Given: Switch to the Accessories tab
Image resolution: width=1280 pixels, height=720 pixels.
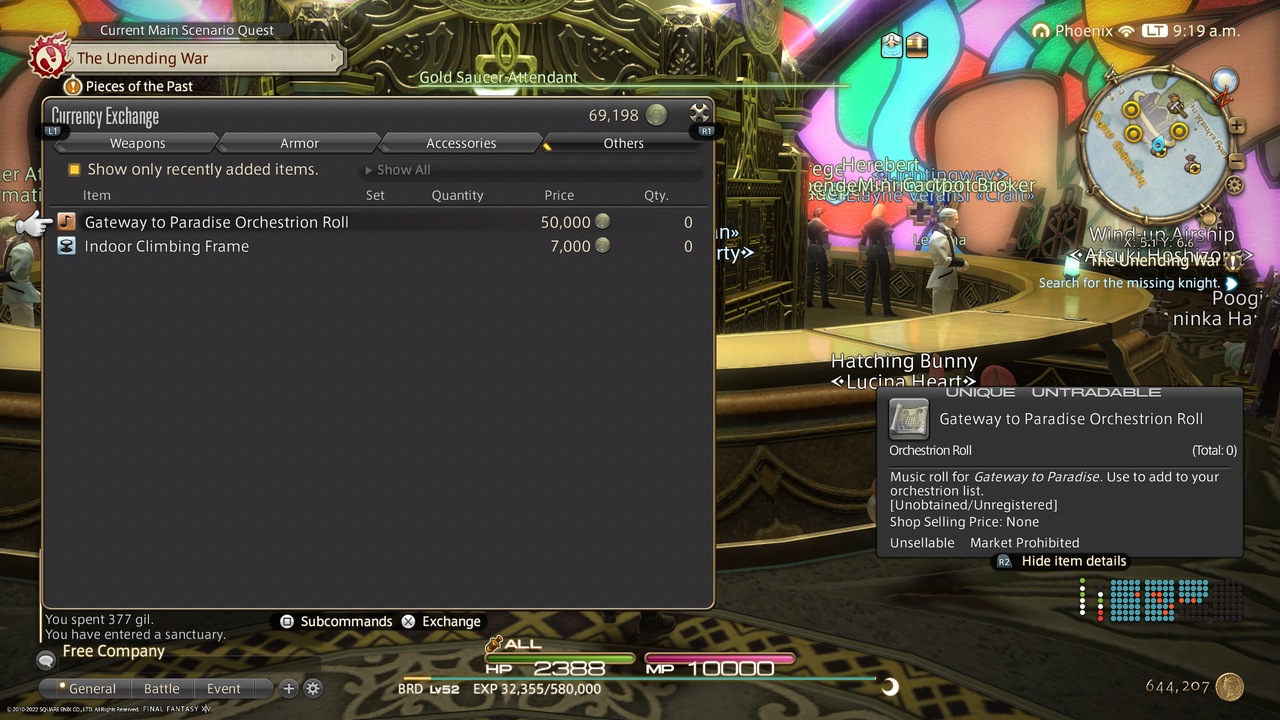Looking at the screenshot, I should click(459, 143).
